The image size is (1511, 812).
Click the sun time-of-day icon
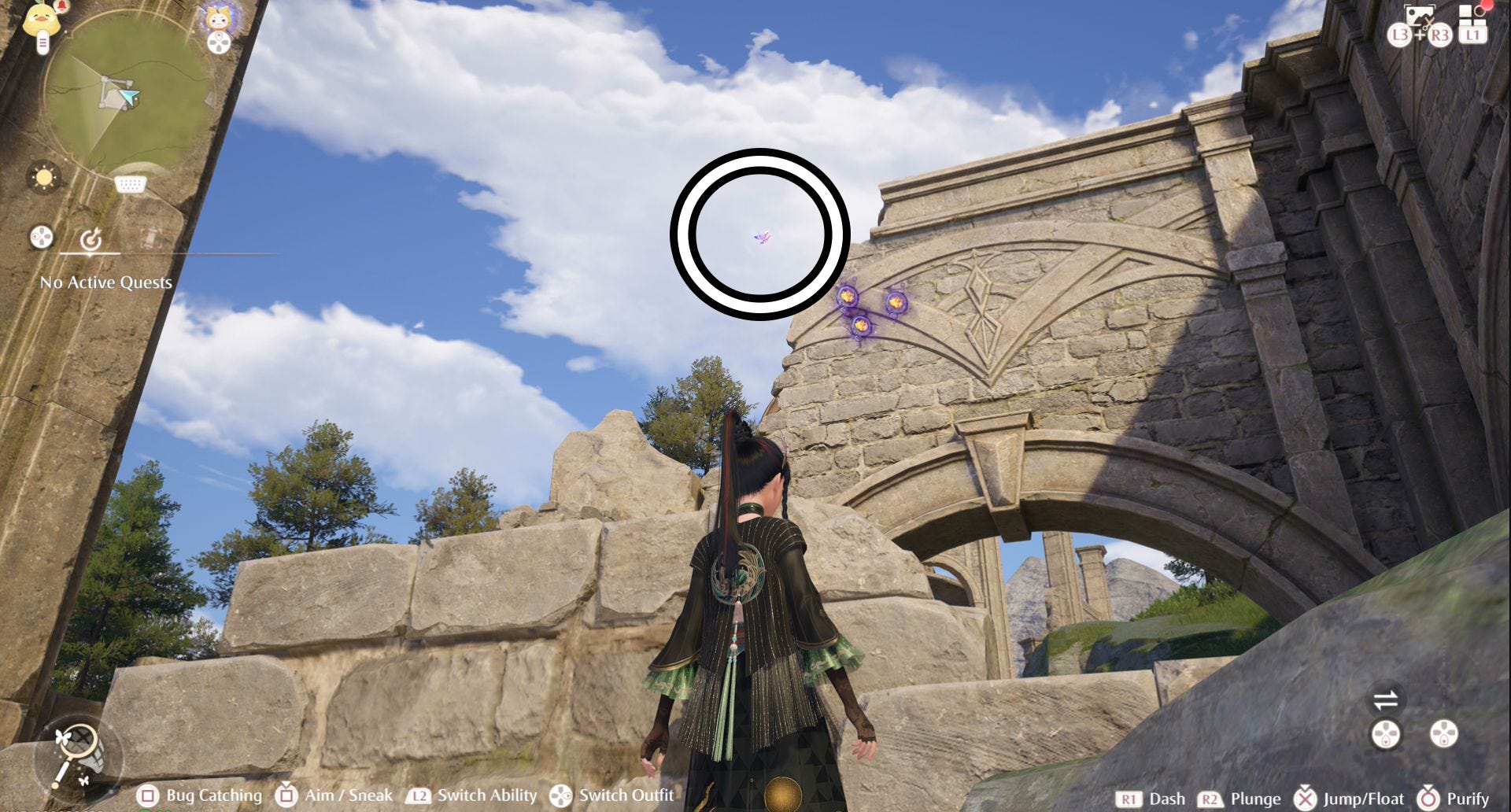coord(44,177)
